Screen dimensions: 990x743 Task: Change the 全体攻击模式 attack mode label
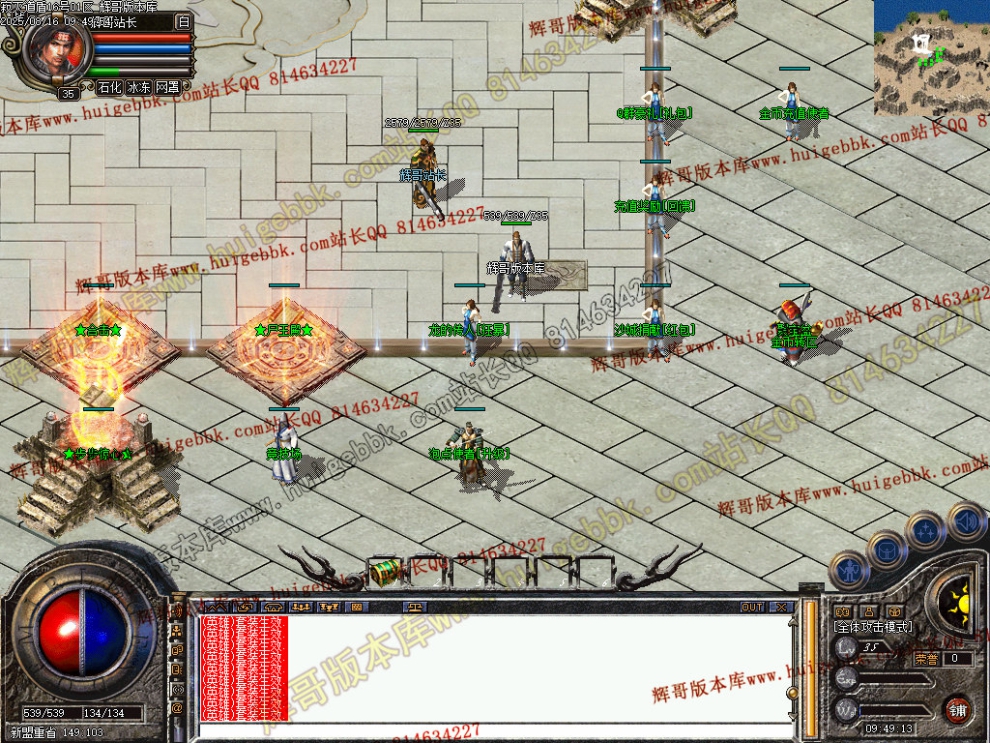click(873, 626)
